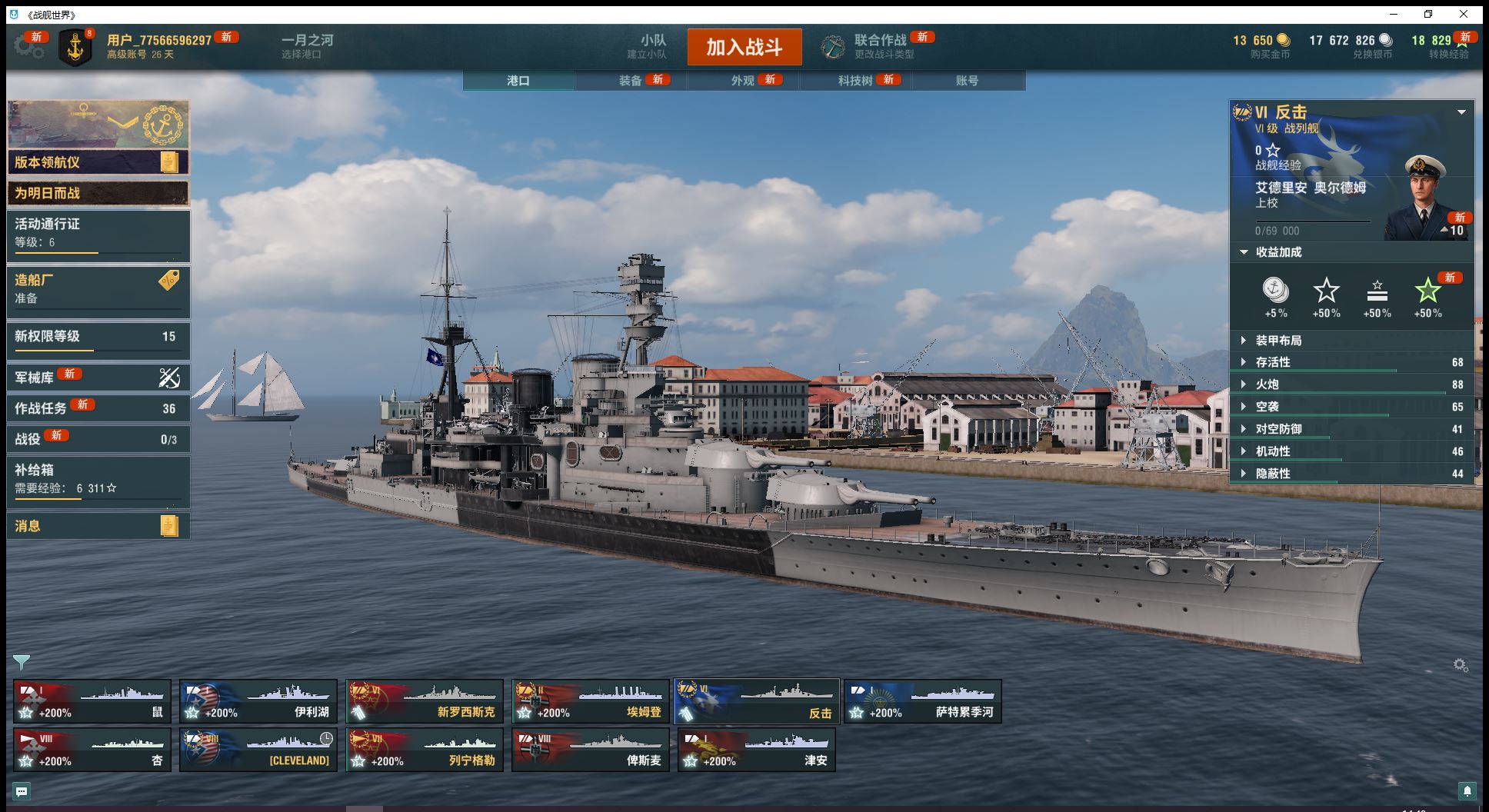This screenshot has height=812, width=1489.
Task: Open the 补给箱 supply container panel
Action: coord(98,479)
